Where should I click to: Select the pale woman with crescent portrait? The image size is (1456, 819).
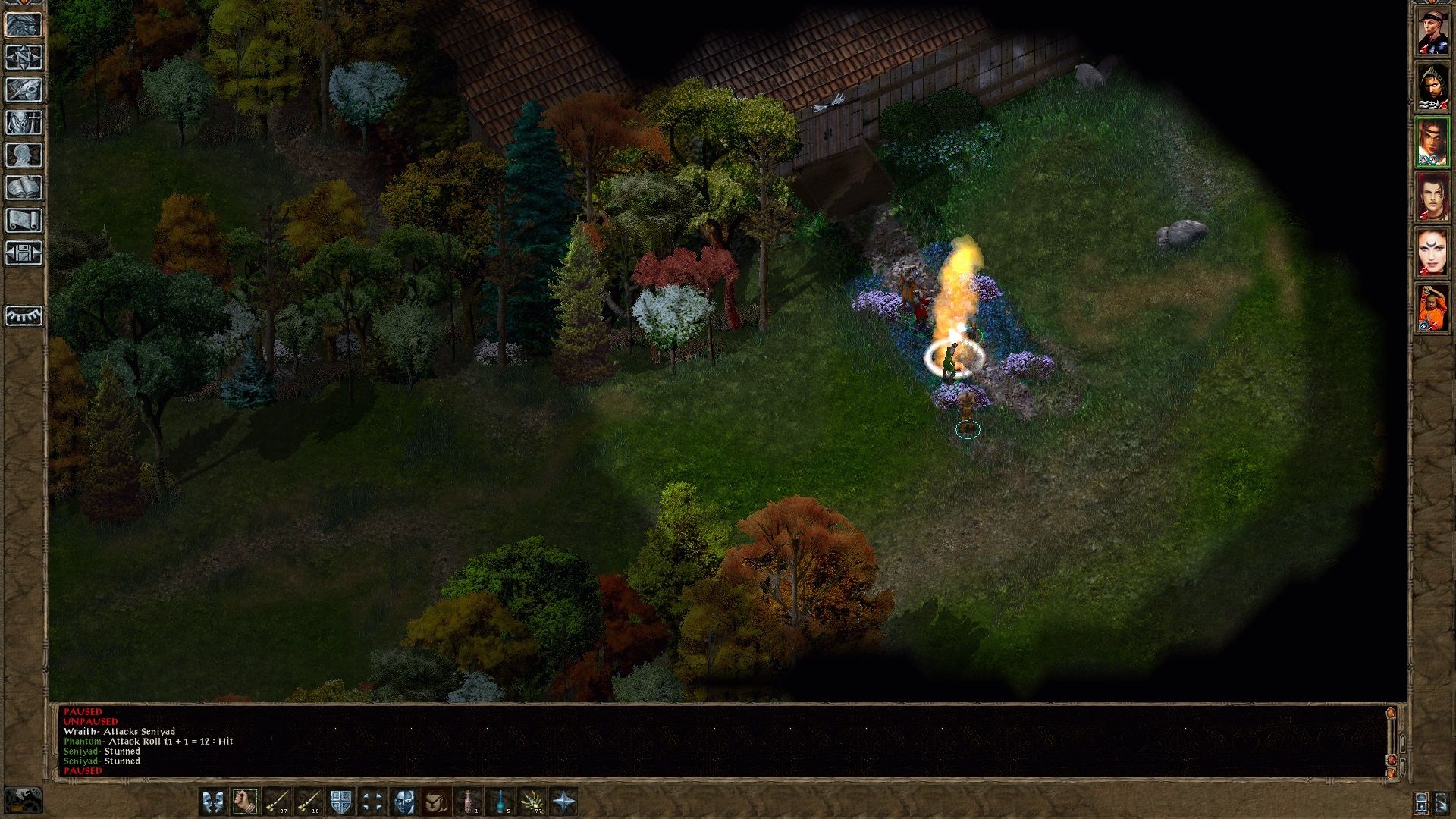pyautogui.click(x=1432, y=253)
